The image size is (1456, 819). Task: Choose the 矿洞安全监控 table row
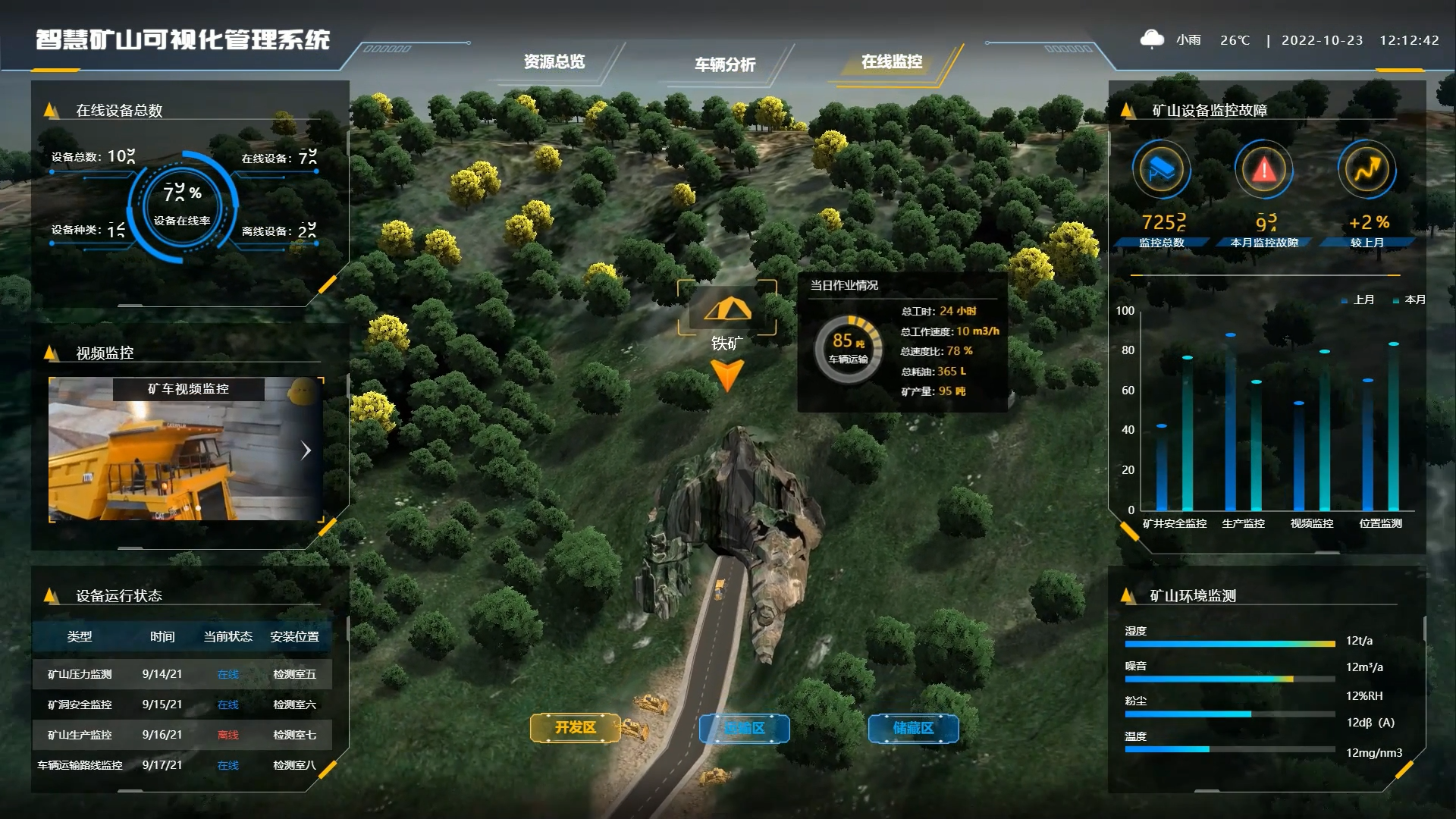[182, 704]
